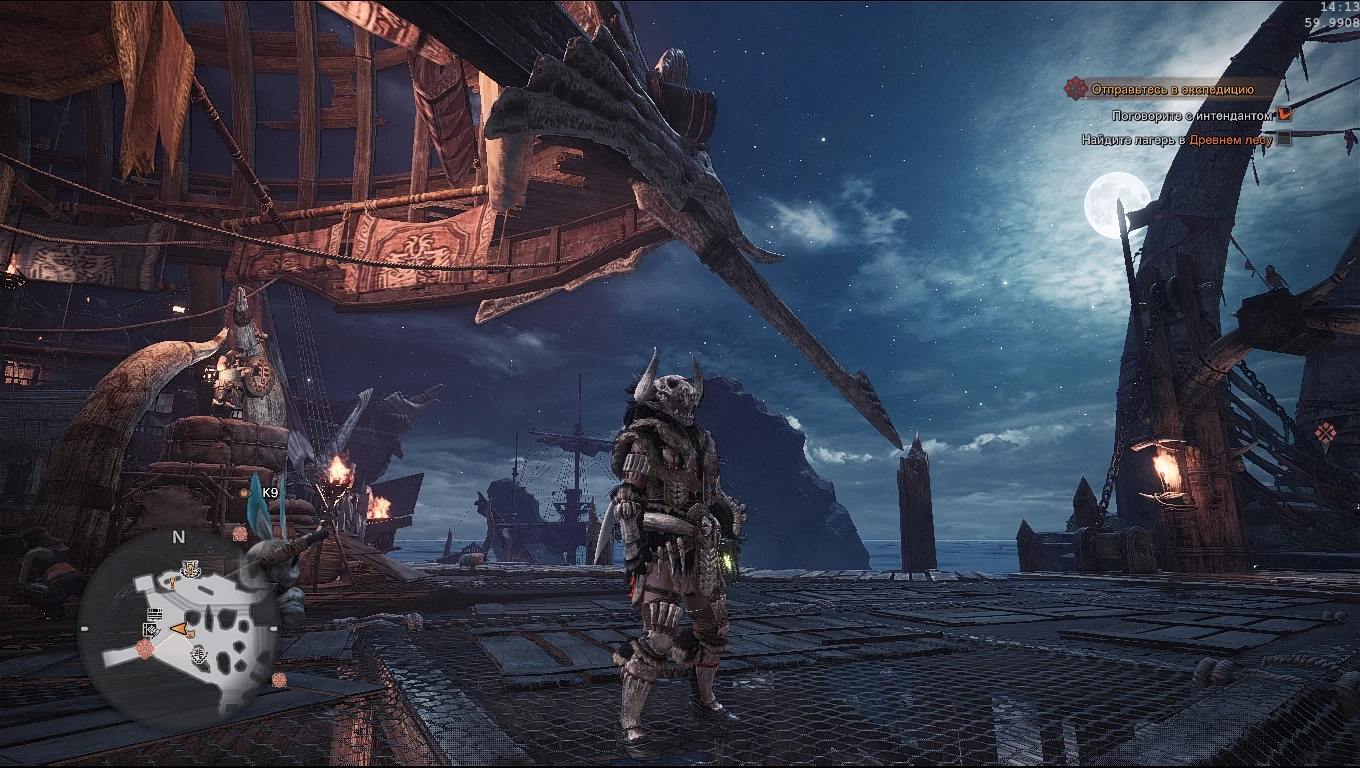Click the gathering point icon labeled K9
The height and width of the screenshot is (768, 1360).
point(243,493)
